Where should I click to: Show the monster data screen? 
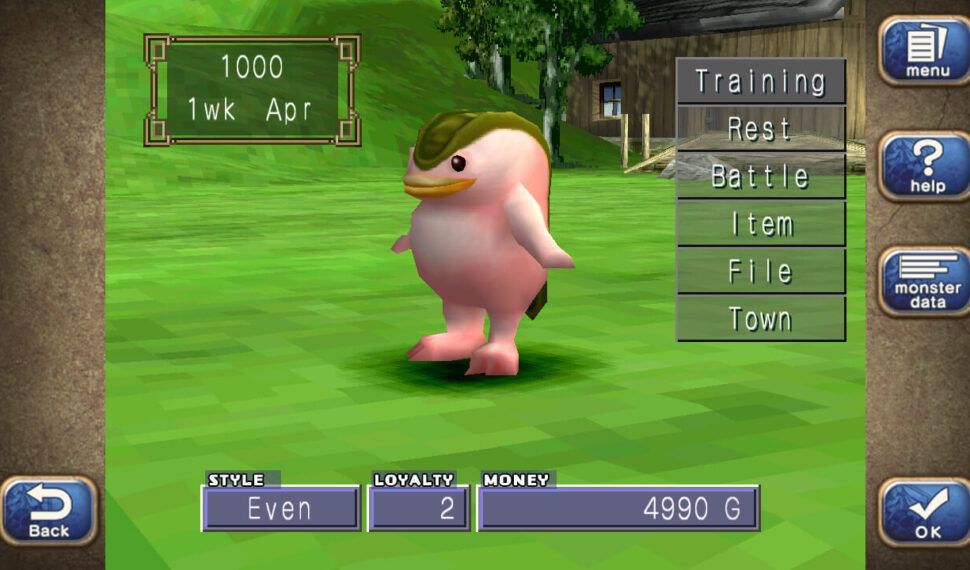926,280
